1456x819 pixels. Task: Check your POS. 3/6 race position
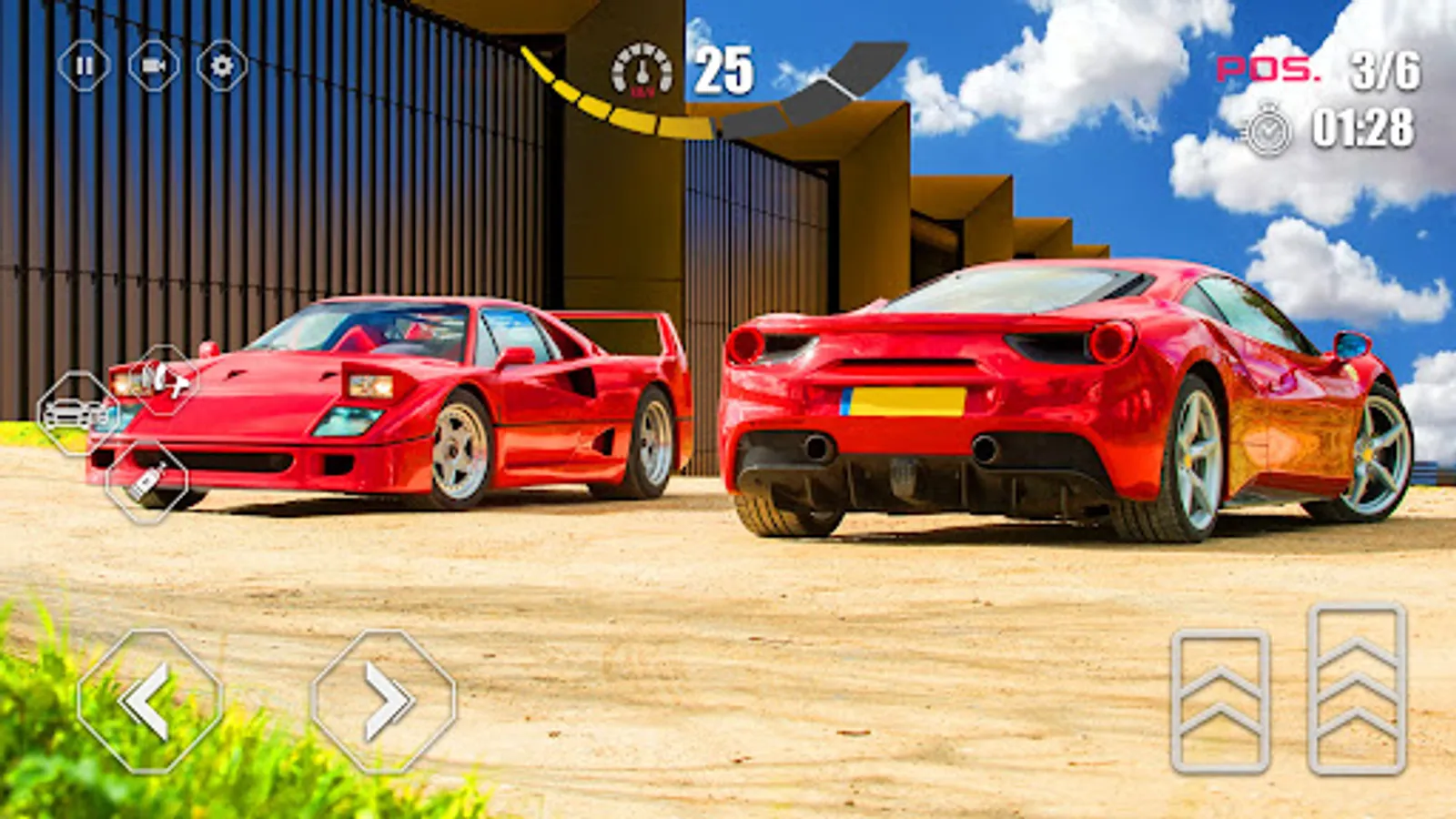point(1319,70)
